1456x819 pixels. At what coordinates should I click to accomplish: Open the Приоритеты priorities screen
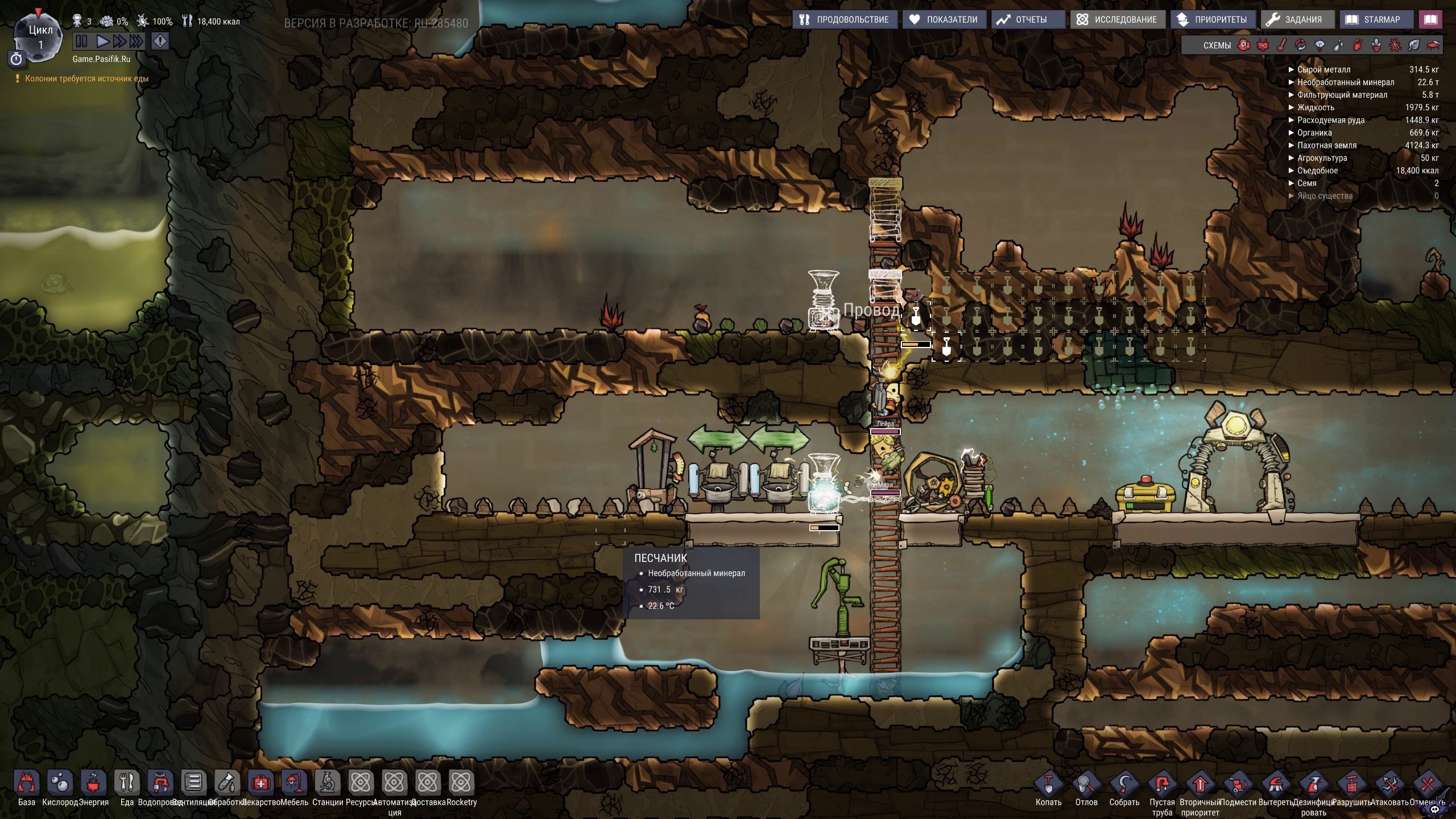coord(1213,19)
